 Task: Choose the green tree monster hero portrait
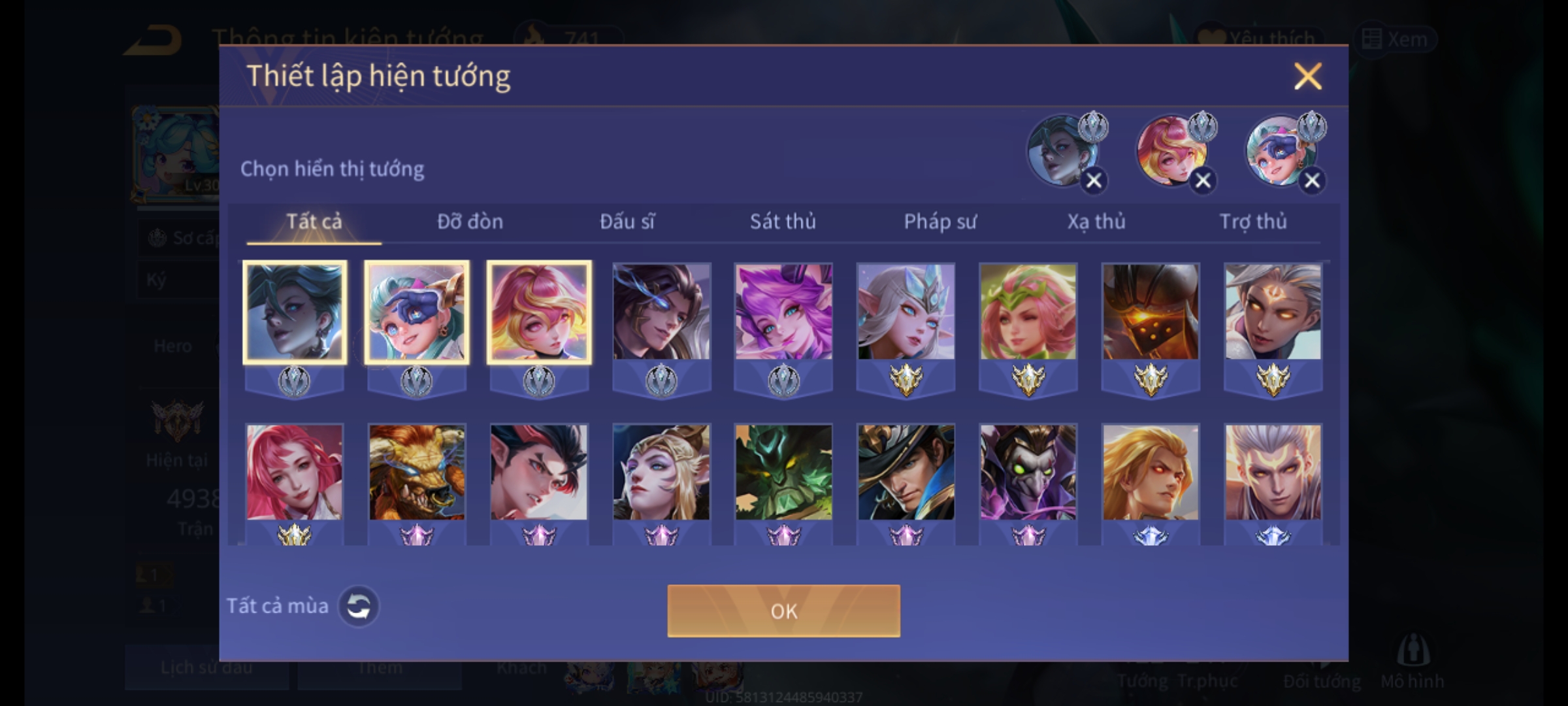tap(783, 472)
